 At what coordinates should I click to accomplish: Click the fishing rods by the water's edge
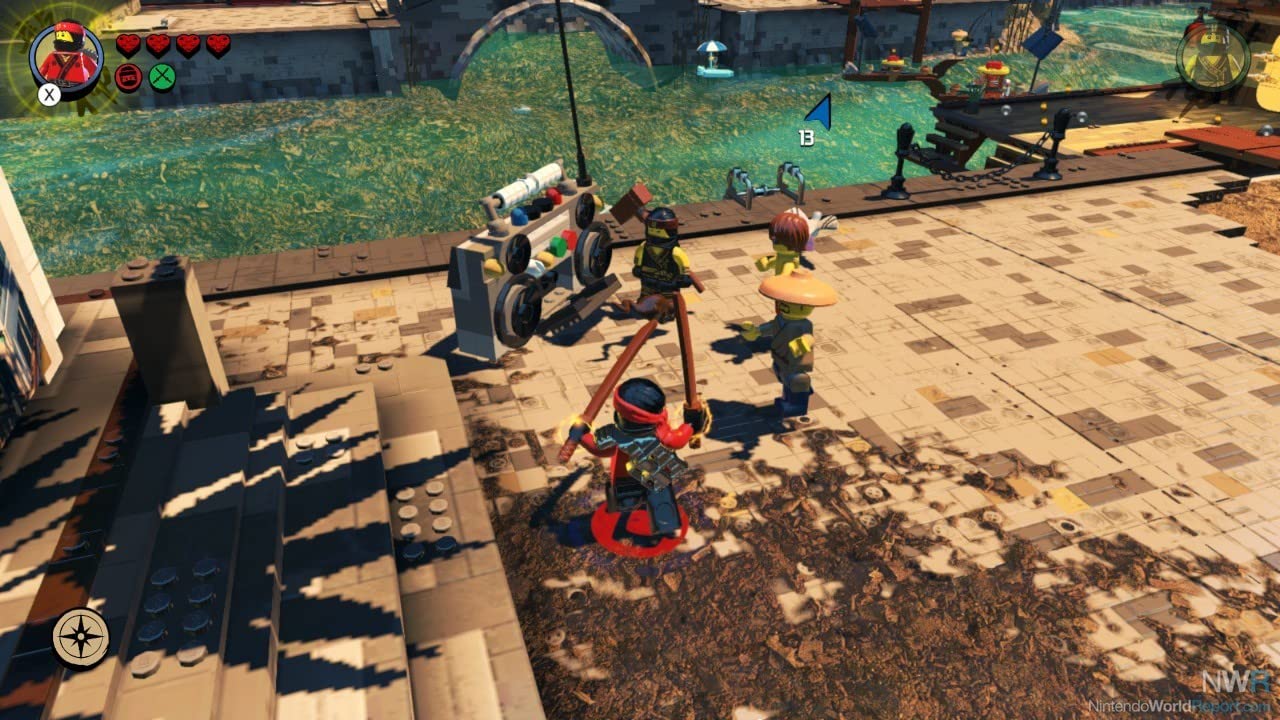pyautogui.click(x=765, y=185)
